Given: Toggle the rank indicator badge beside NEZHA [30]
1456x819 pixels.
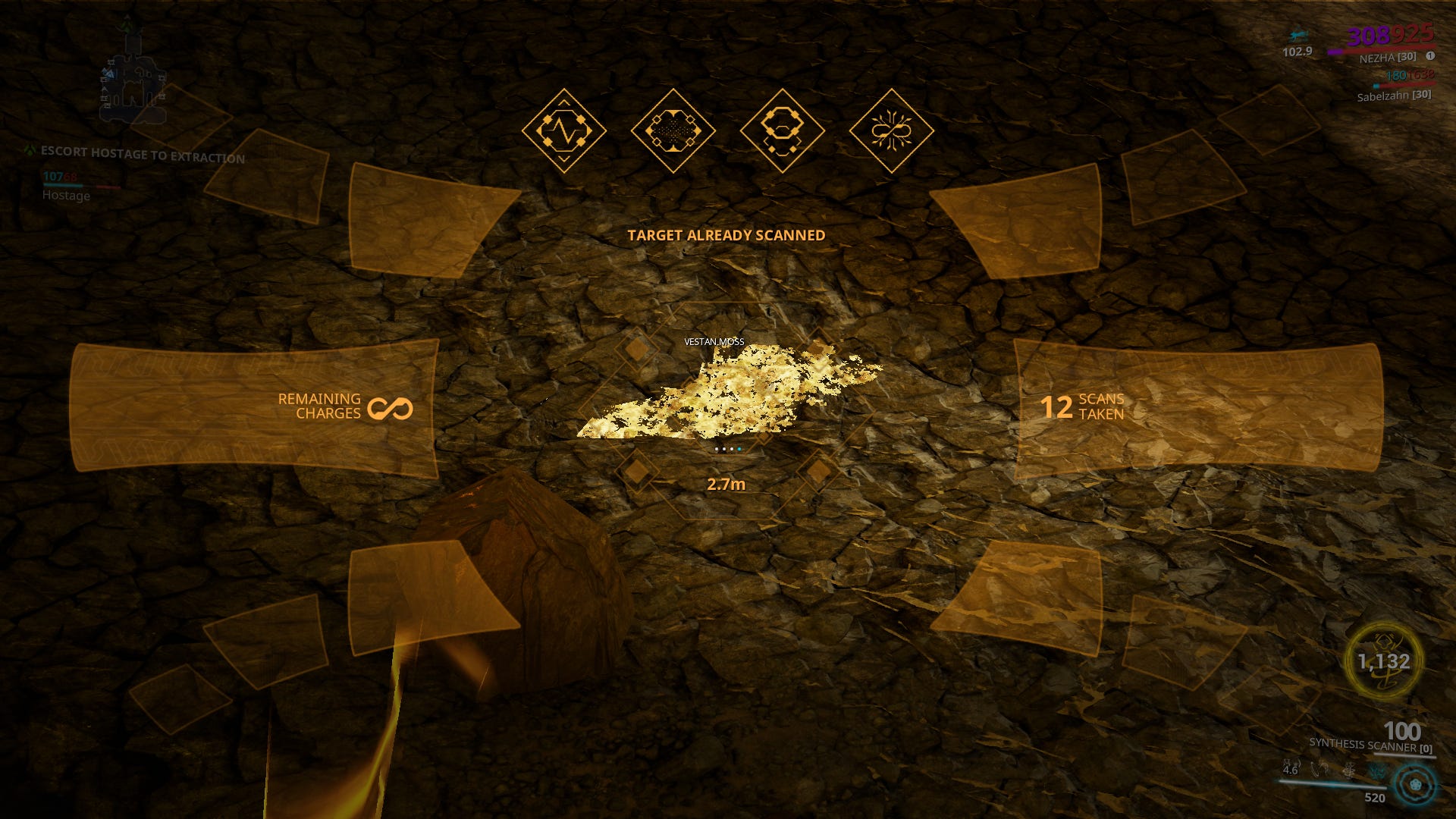Looking at the screenshot, I should [x=1429, y=55].
